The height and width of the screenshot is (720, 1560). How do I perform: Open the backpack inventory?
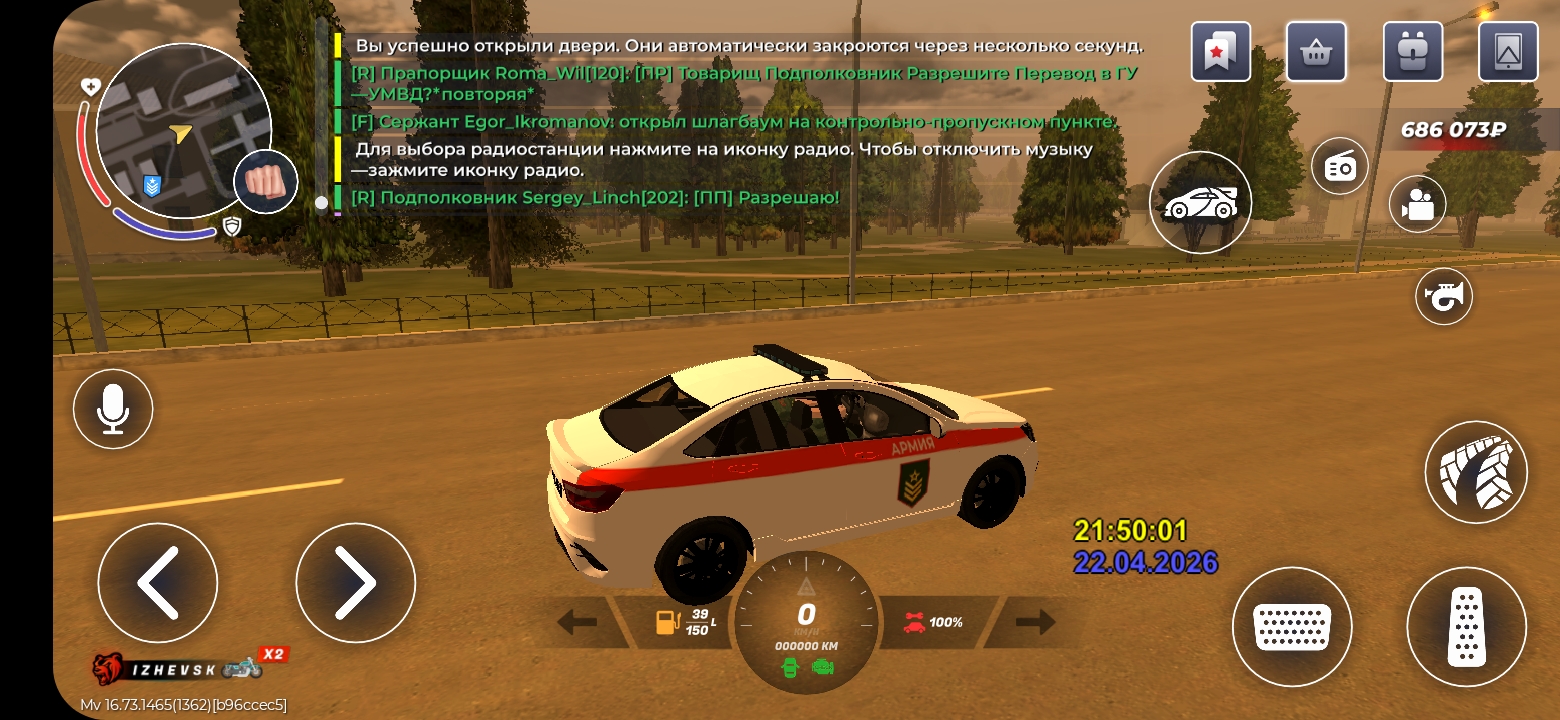pyautogui.click(x=1412, y=51)
